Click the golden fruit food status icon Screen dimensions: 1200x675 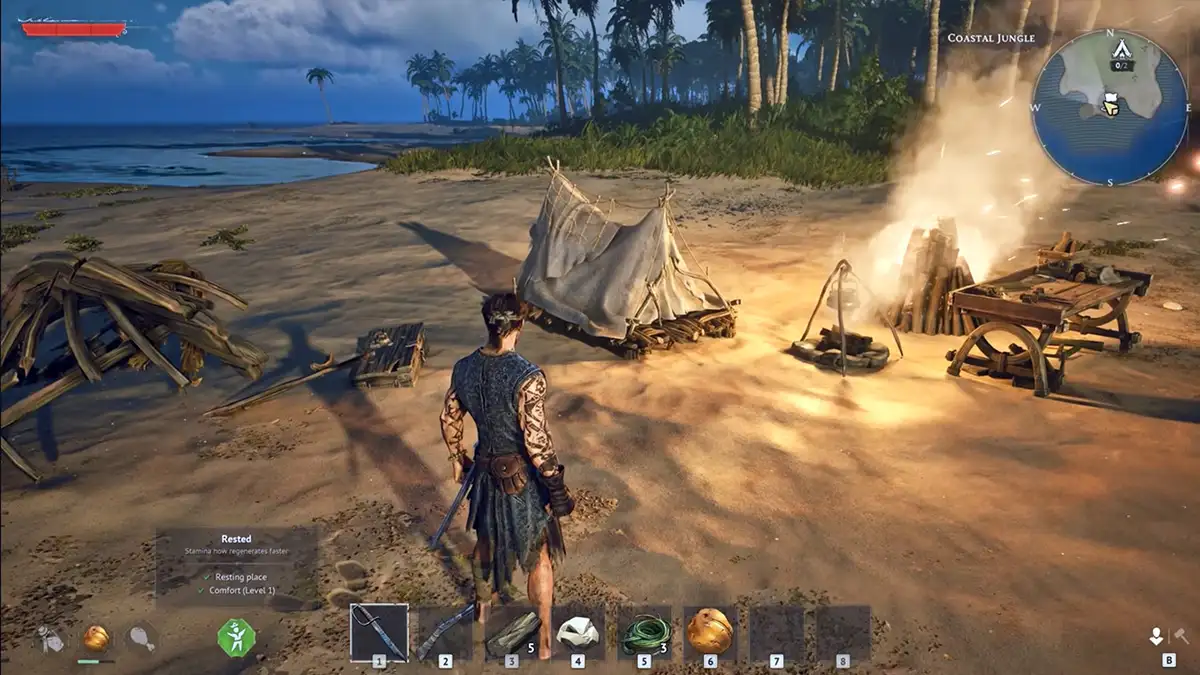[x=96, y=638]
